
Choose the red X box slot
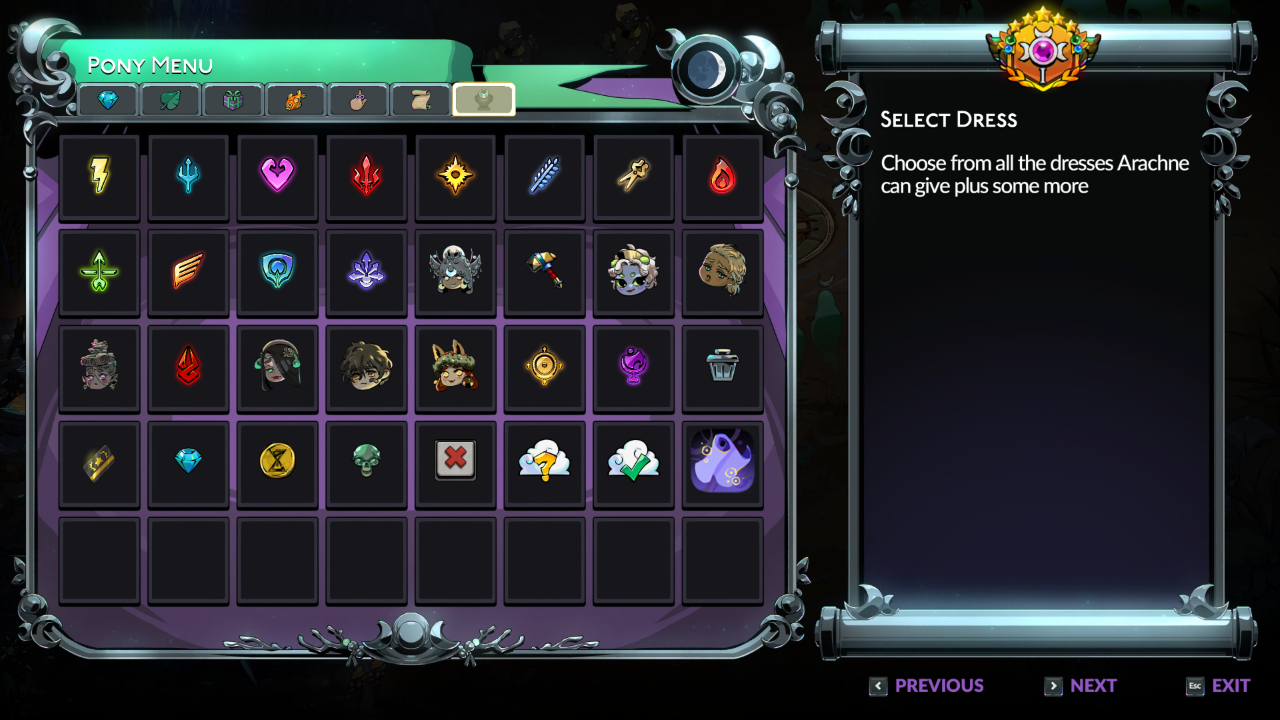pyautogui.click(x=455, y=461)
